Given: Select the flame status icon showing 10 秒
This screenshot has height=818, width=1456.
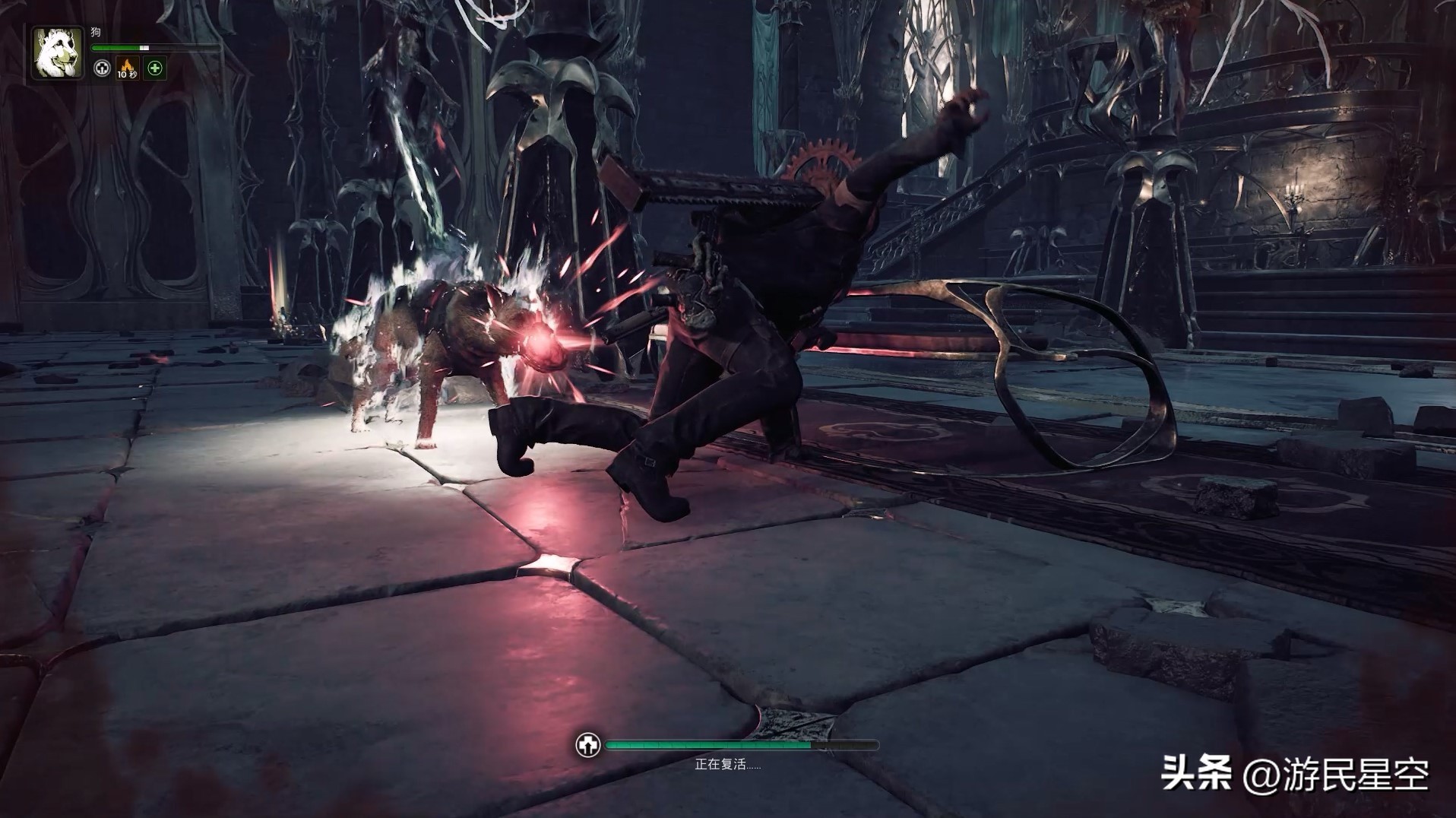Looking at the screenshot, I should click(127, 68).
